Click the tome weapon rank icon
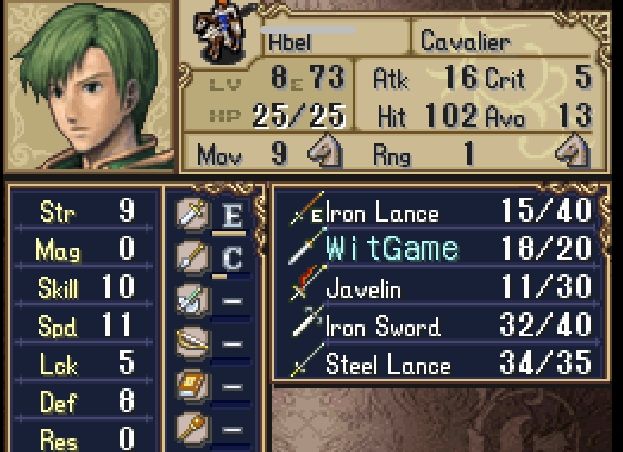This screenshot has height=452, width=623. click(x=192, y=386)
